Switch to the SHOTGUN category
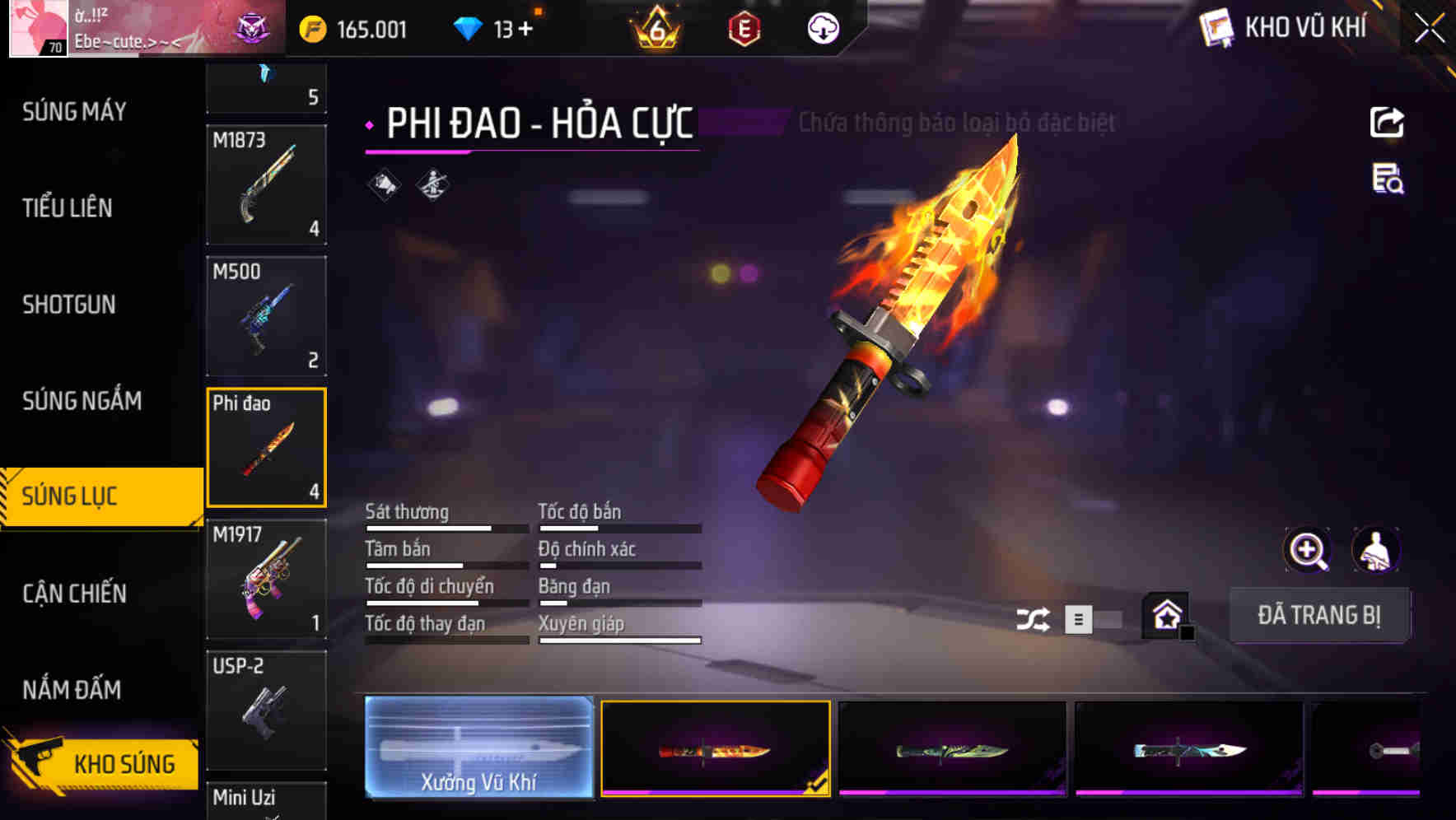The image size is (1456, 820). point(69,305)
